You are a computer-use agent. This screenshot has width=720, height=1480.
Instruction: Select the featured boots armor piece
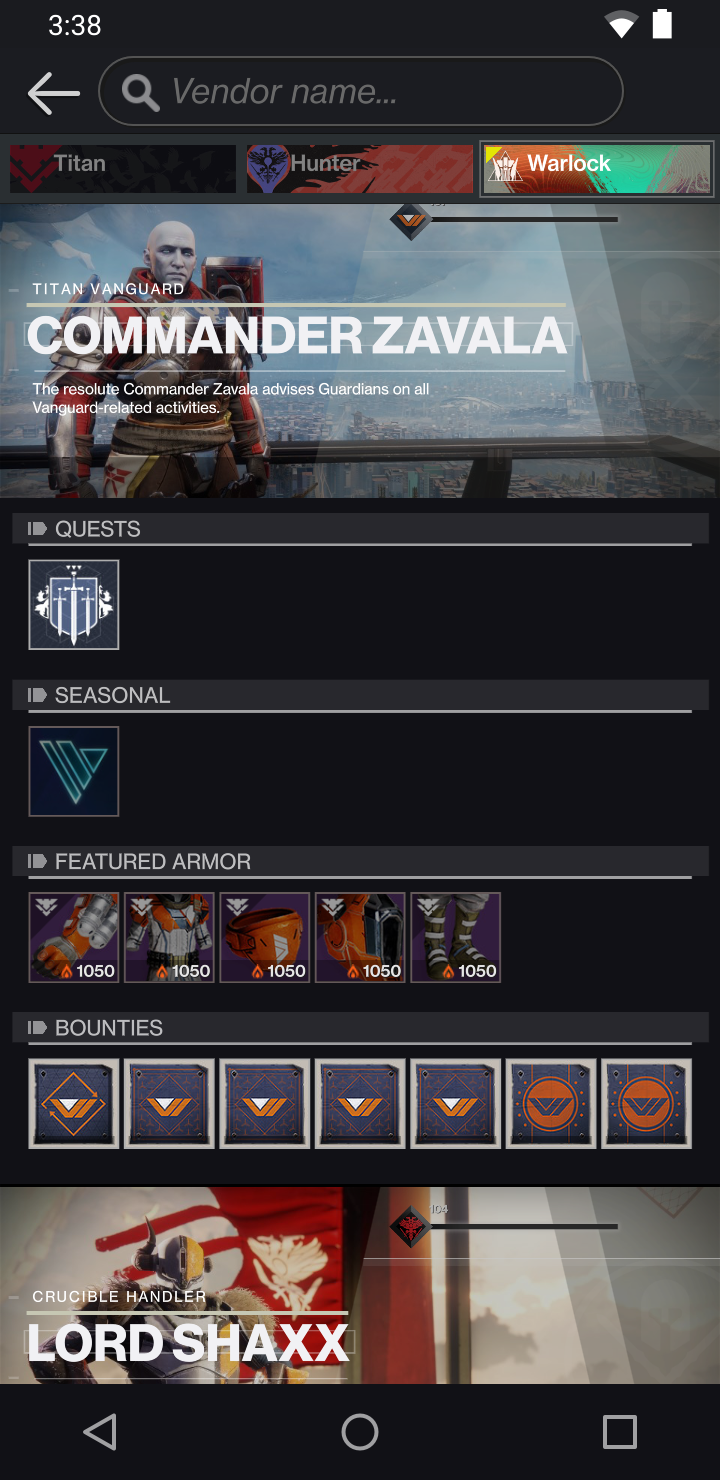pos(456,938)
